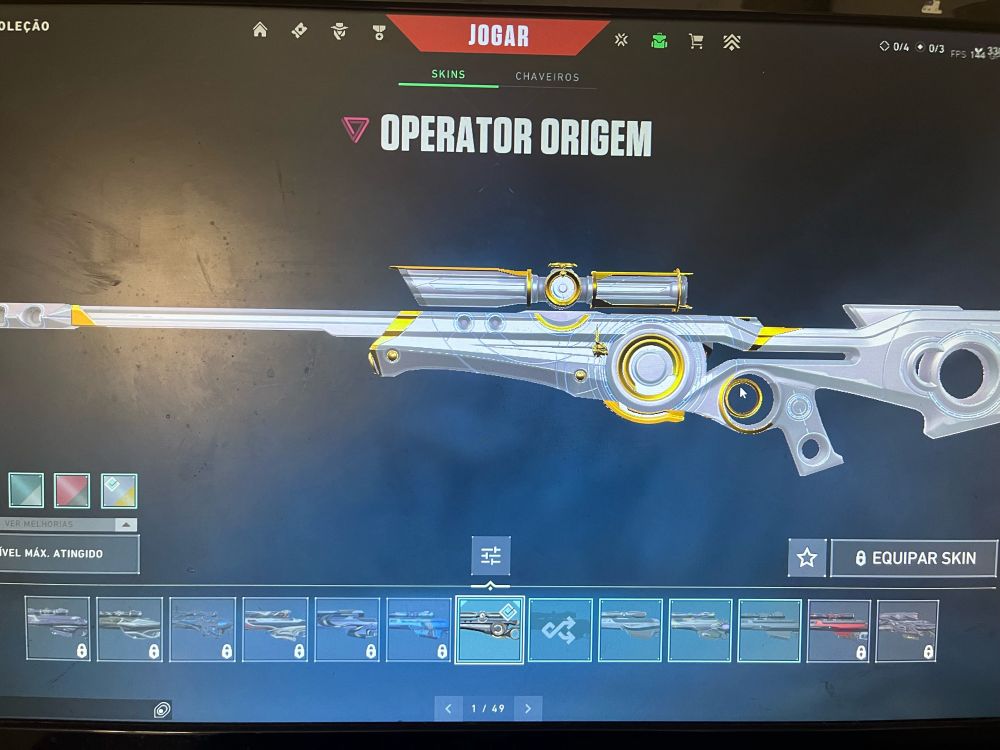Open the green collection backpack icon
The width and height of the screenshot is (1000, 750).
click(659, 41)
